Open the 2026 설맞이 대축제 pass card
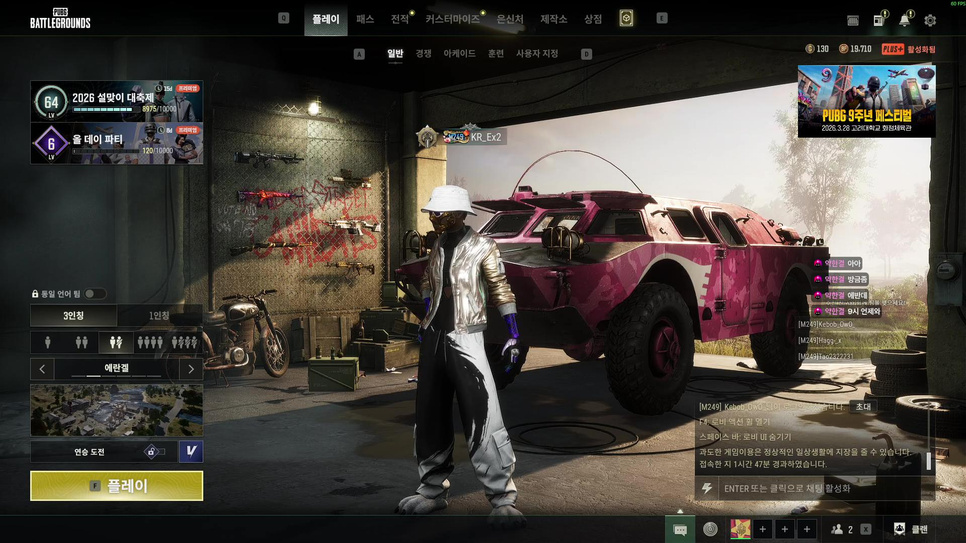This screenshot has width=966, height=543. point(117,101)
